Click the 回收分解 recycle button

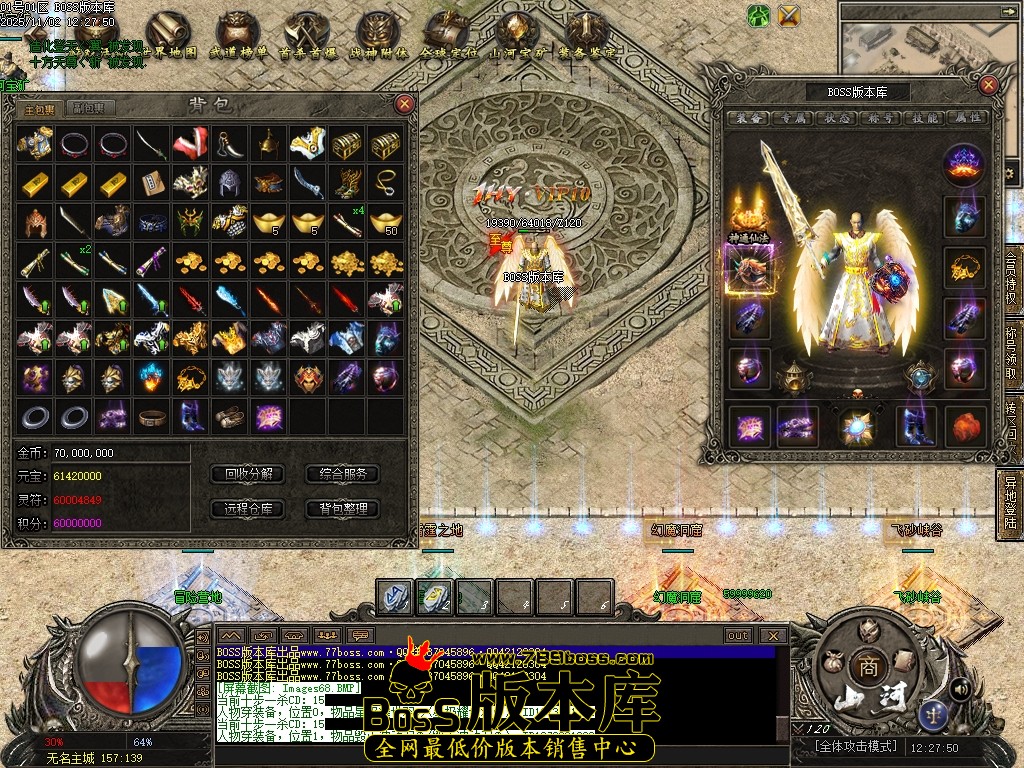point(248,474)
